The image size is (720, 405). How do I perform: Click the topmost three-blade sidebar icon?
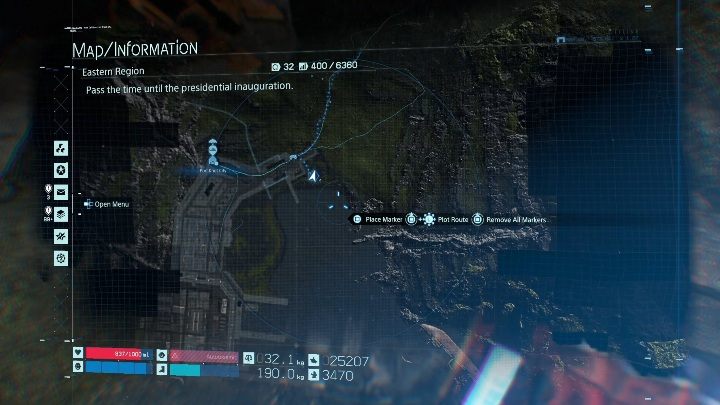pos(61,148)
